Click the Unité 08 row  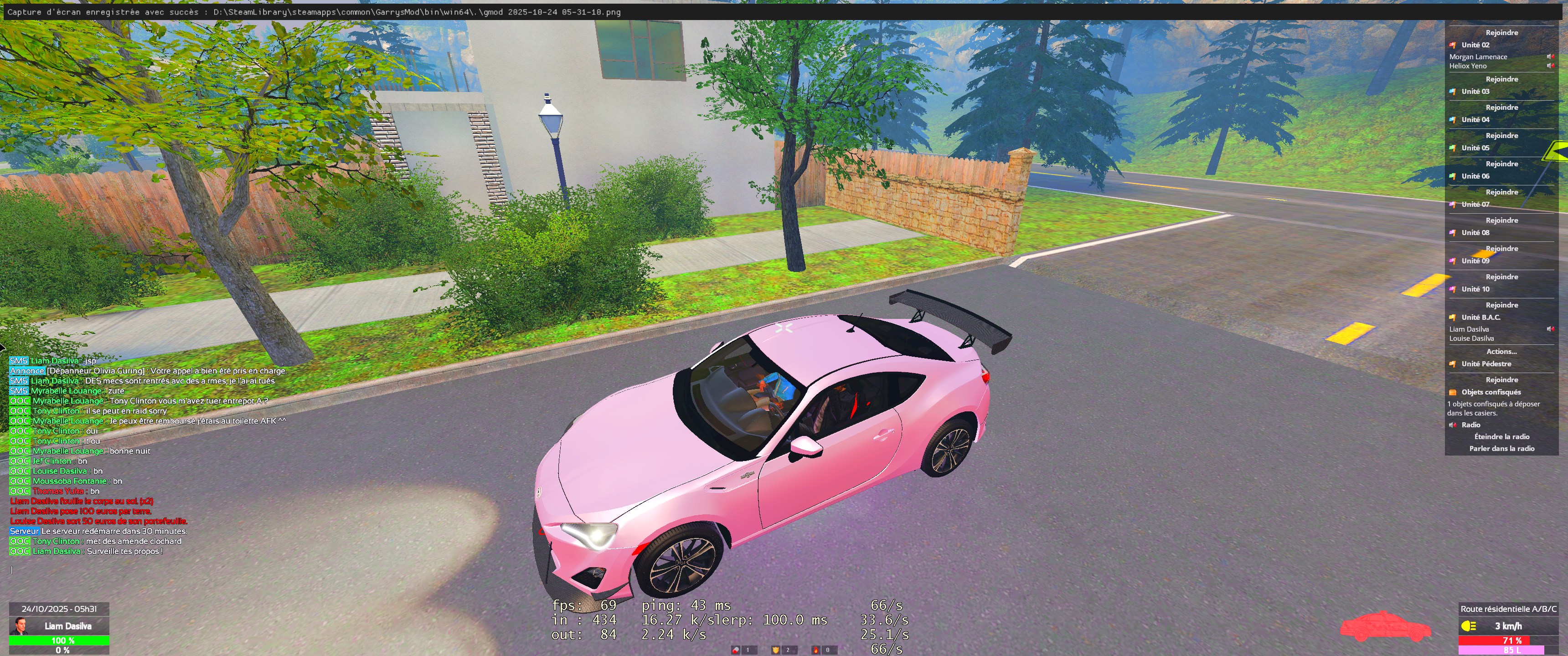1475,233
